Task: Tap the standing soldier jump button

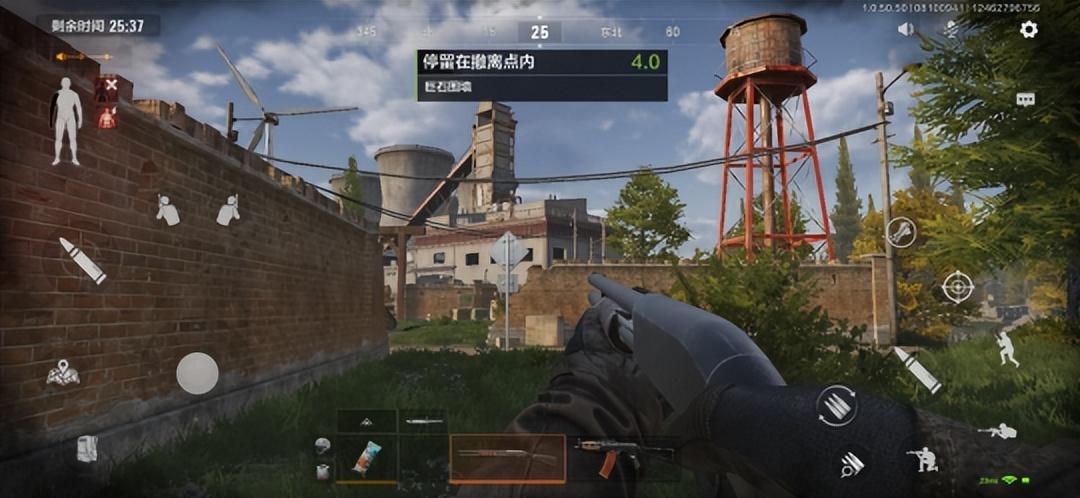Action: pos(1006,348)
